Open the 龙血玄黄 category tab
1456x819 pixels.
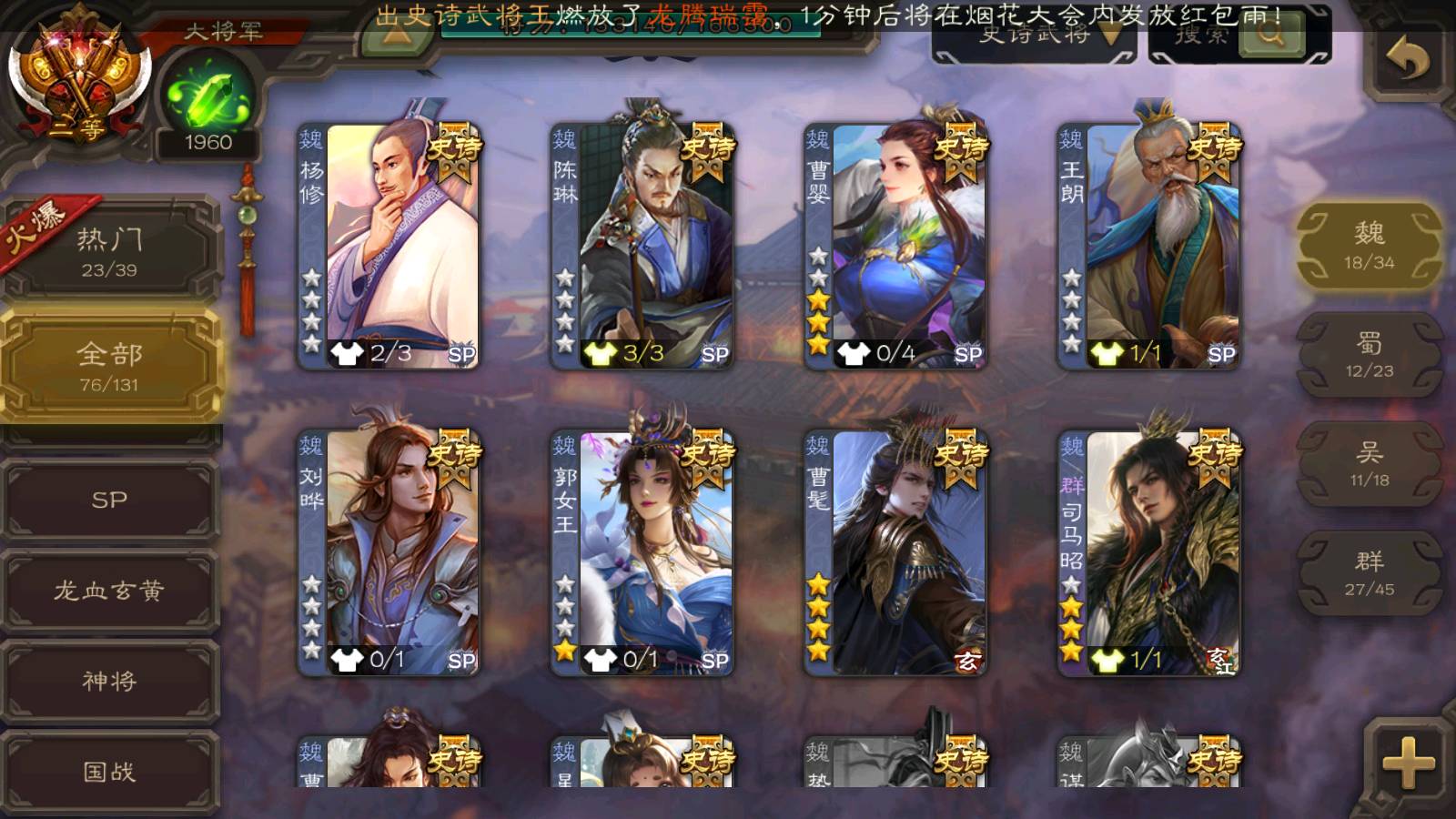point(109,591)
